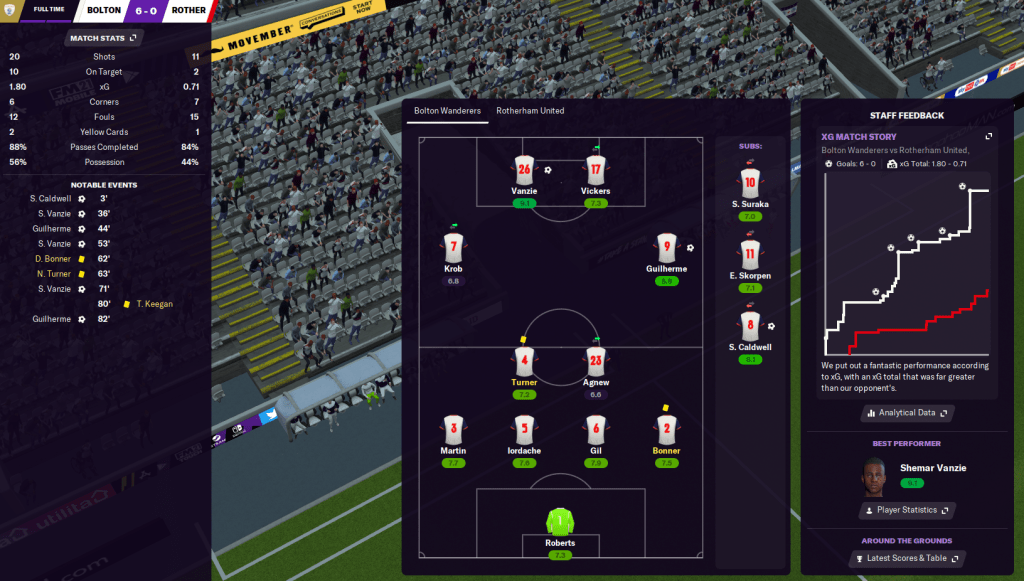
Task: Switch to the Rotherham United tab
Action: click(x=530, y=111)
